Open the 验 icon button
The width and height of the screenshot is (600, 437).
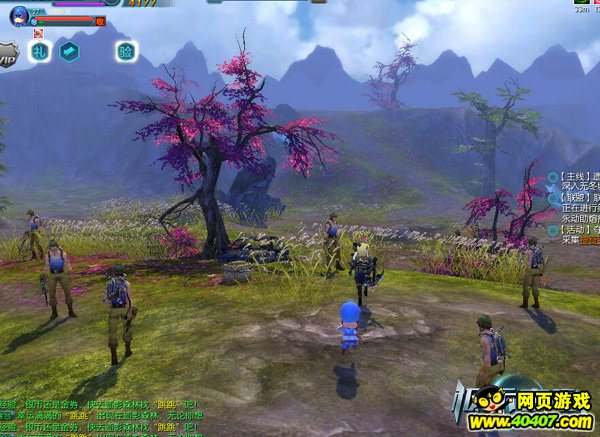126,51
